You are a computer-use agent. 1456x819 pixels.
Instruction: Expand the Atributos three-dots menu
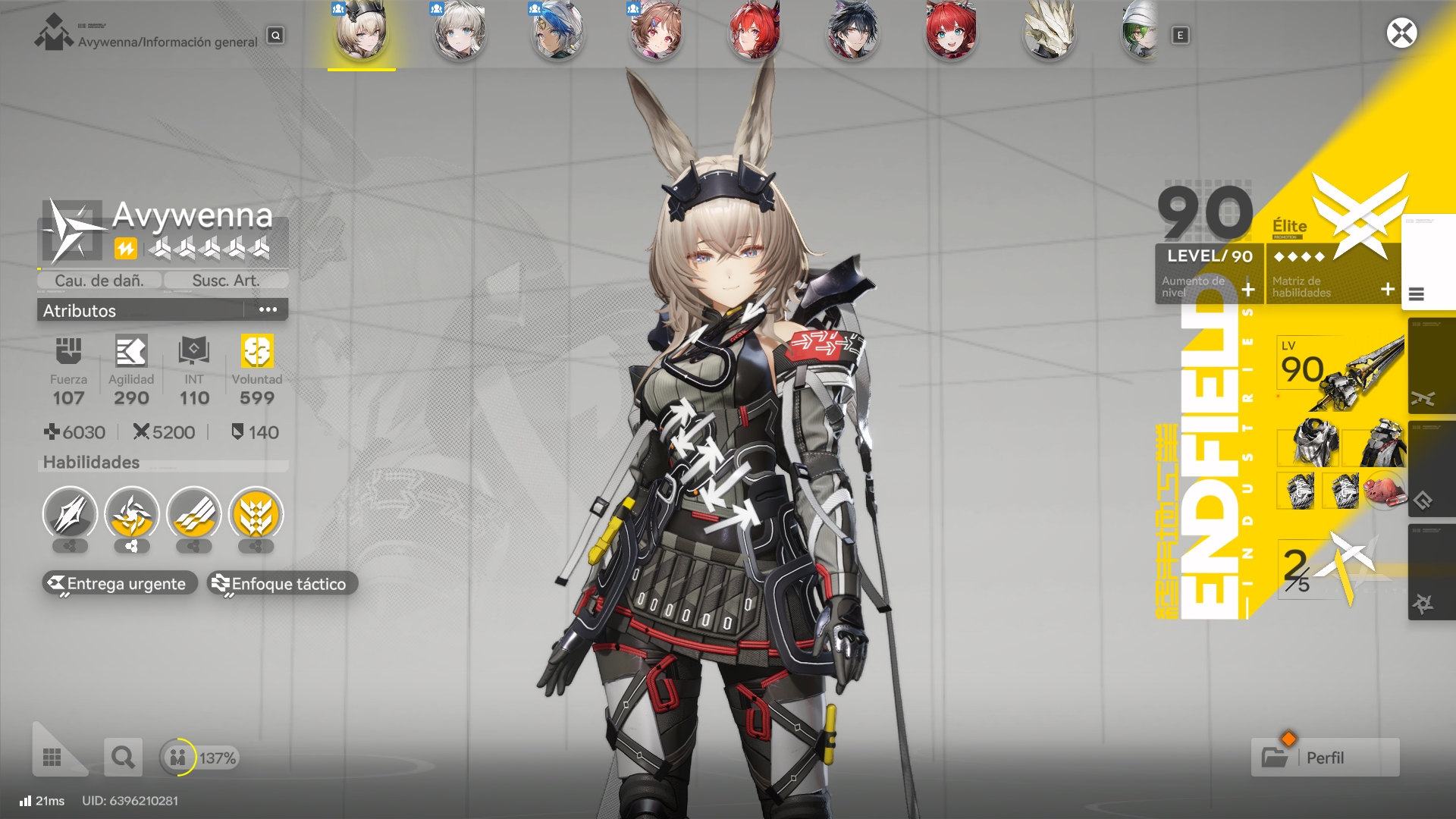pyautogui.click(x=268, y=309)
